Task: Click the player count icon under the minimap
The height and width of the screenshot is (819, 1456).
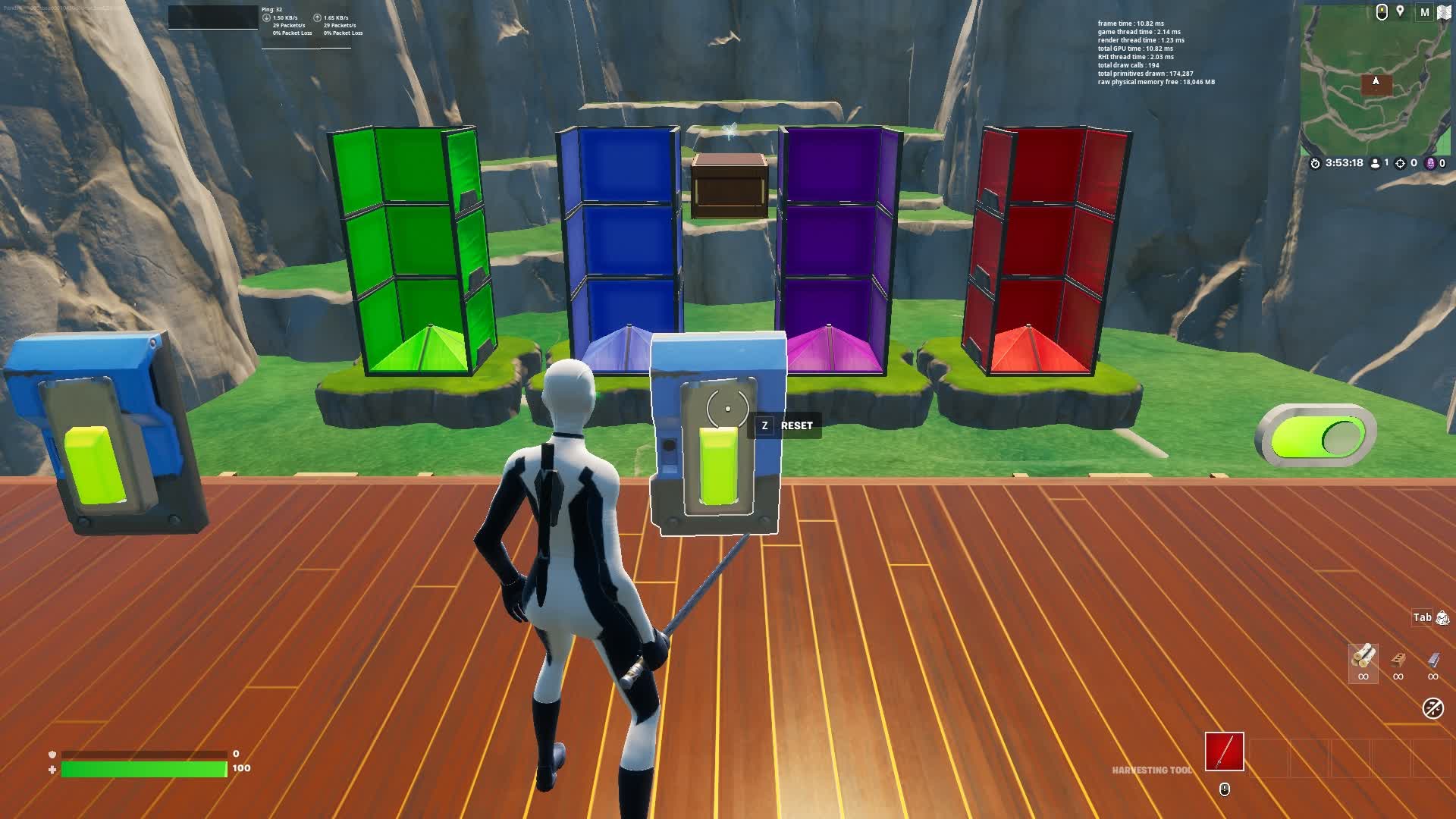Action: (1376, 163)
